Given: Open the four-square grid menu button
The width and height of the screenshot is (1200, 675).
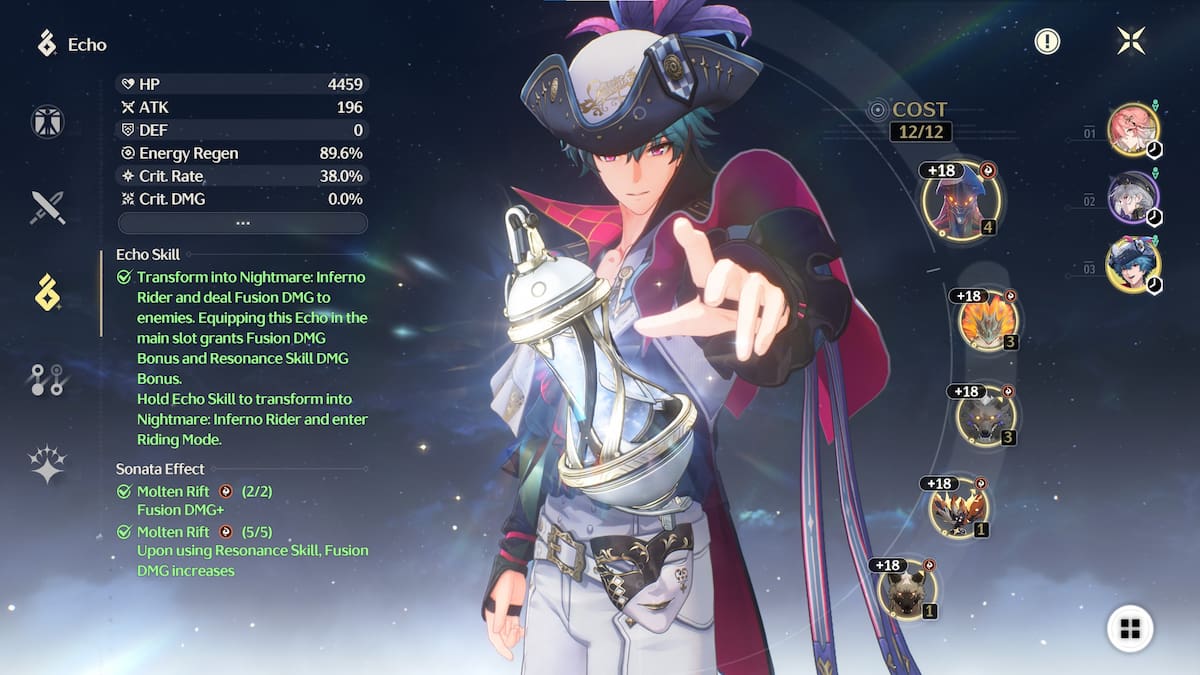Looking at the screenshot, I should pos(1130,628).
